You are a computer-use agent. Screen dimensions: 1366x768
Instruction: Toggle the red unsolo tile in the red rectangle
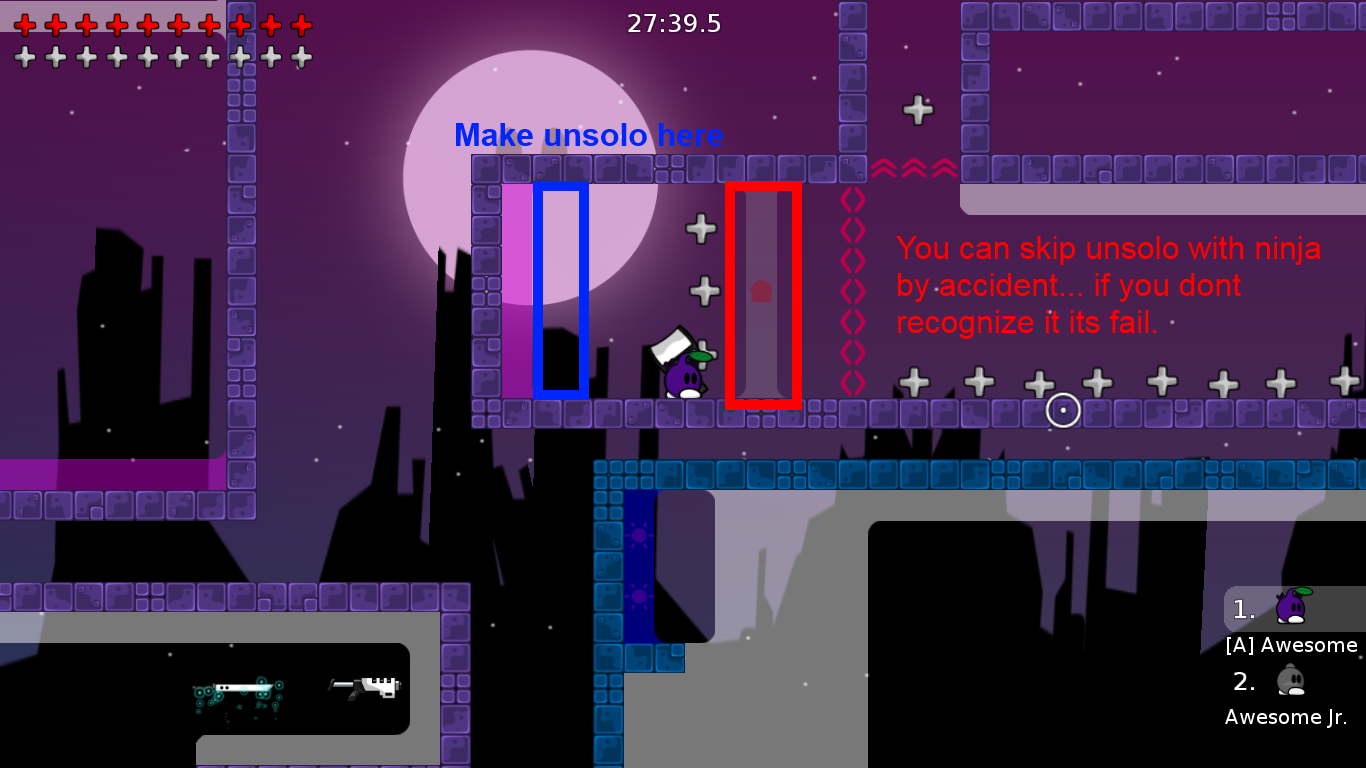pos(763,292)
